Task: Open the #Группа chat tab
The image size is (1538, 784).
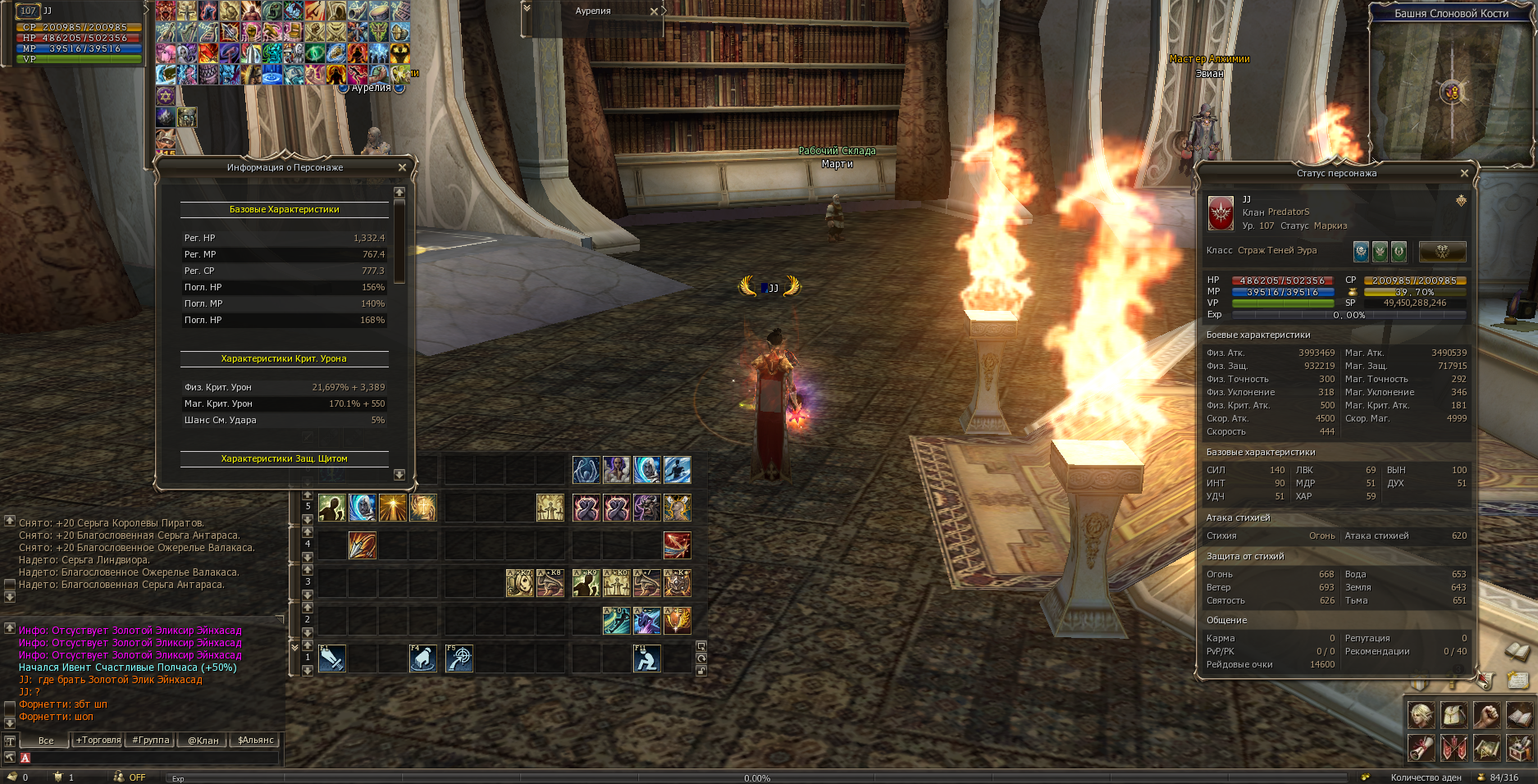Action: coord(151,740)
